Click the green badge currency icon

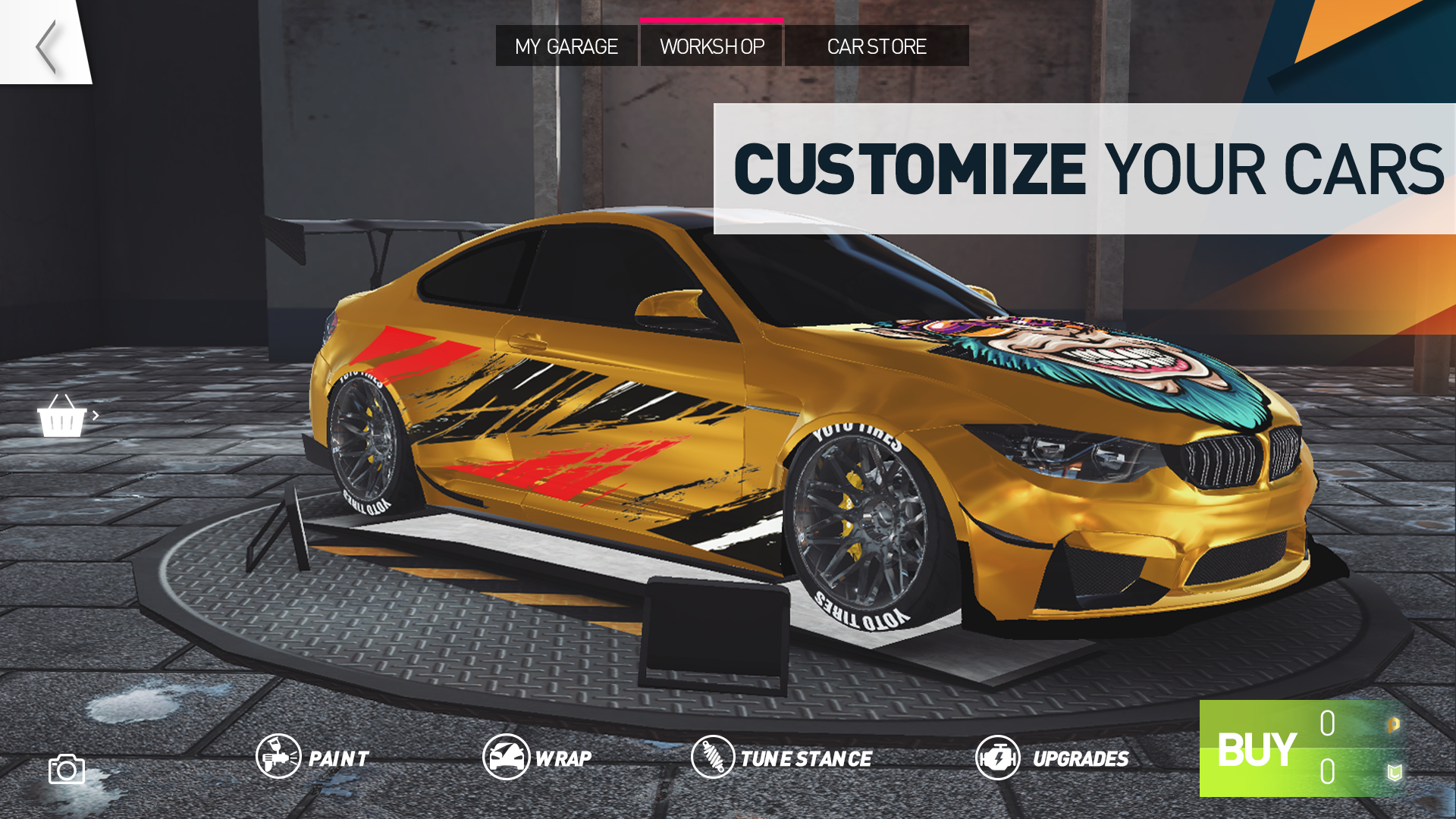point(1395,773)
